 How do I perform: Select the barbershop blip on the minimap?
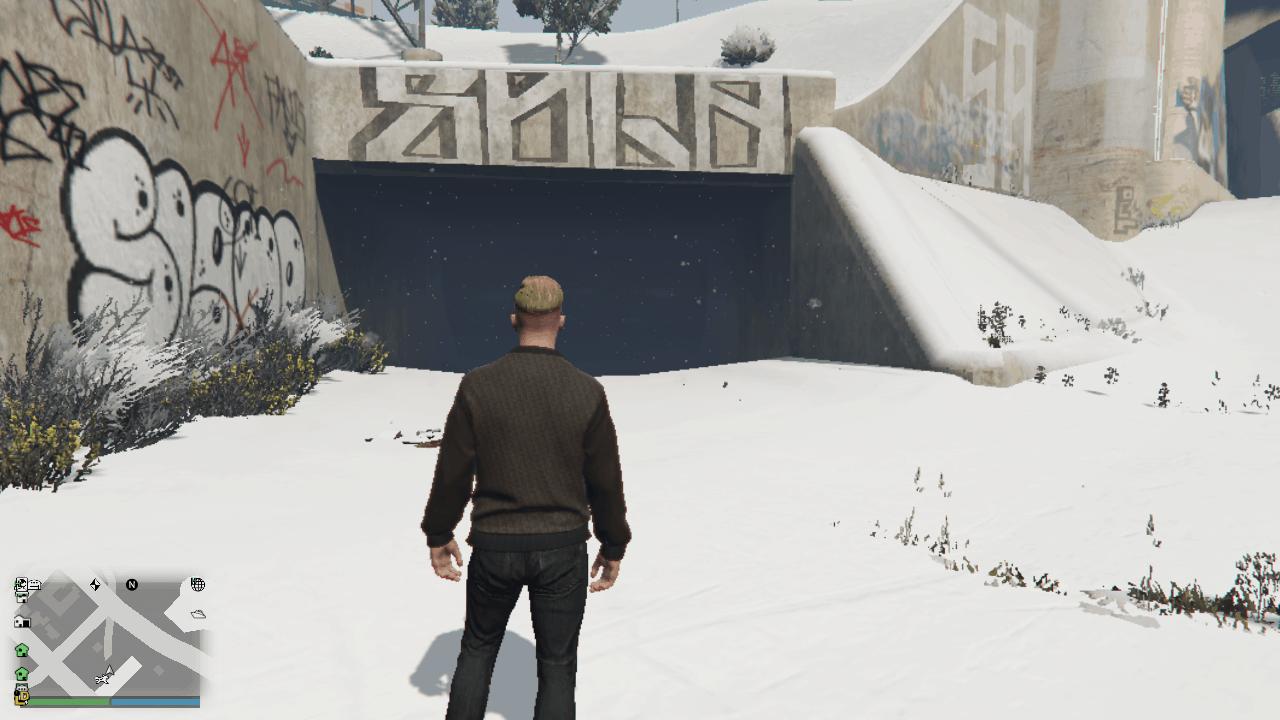coord(21,584)
